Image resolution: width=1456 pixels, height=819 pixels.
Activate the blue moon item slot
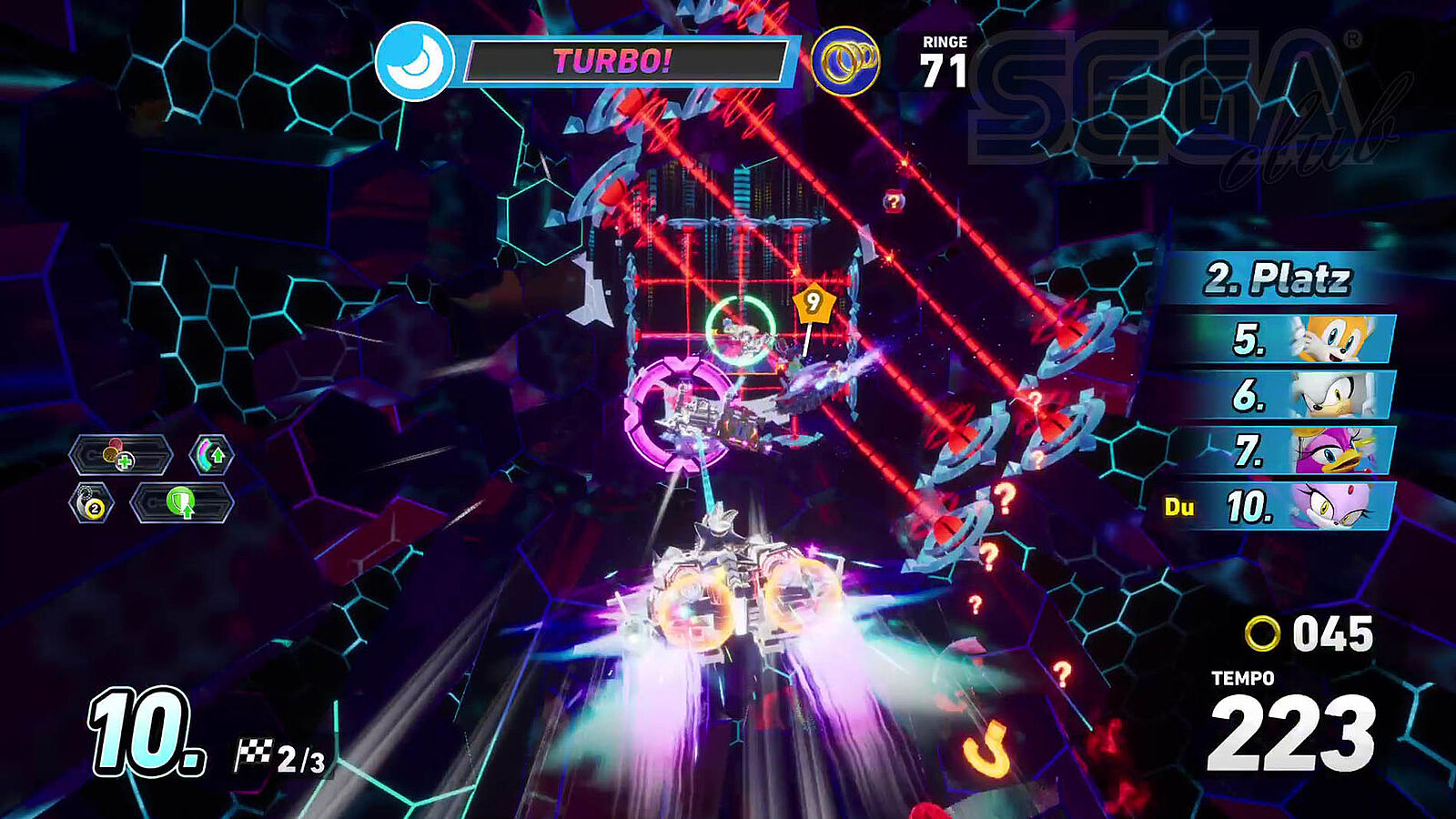click(x=414, y=61)
